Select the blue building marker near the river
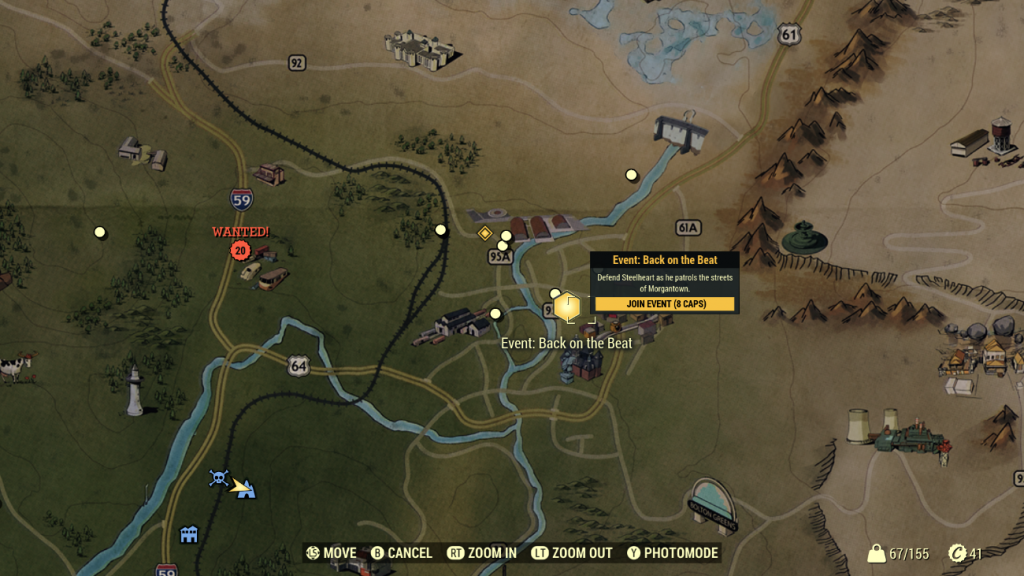1024x576 pixels. (x=189, y=535)
